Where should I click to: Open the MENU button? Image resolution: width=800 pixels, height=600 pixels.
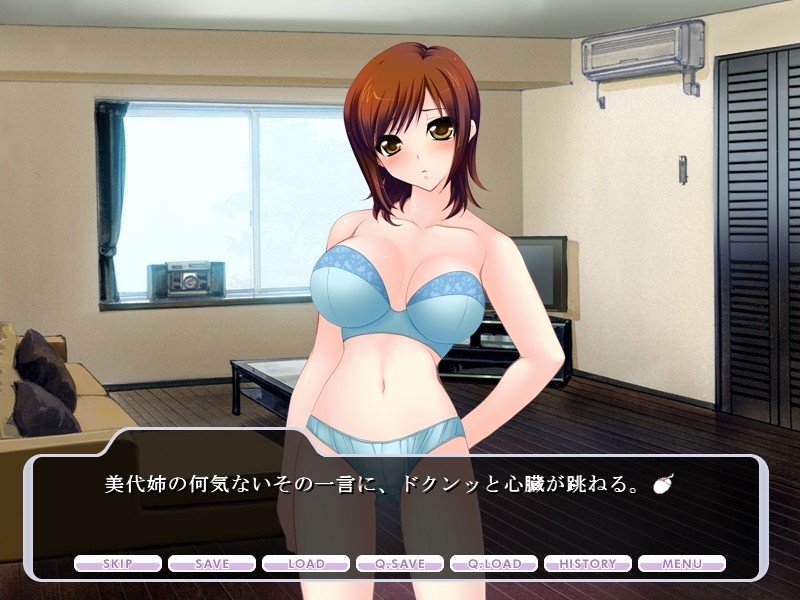[682, 564]
